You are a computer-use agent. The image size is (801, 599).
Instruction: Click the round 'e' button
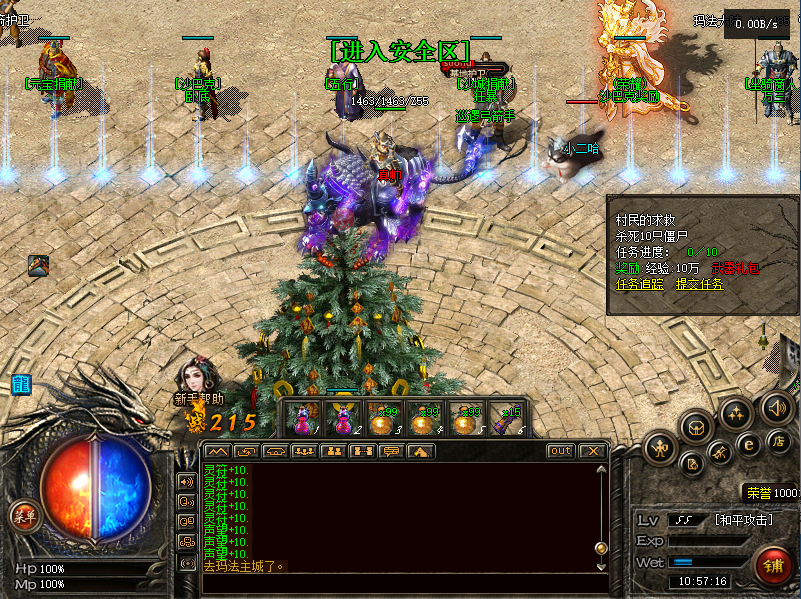748,444
